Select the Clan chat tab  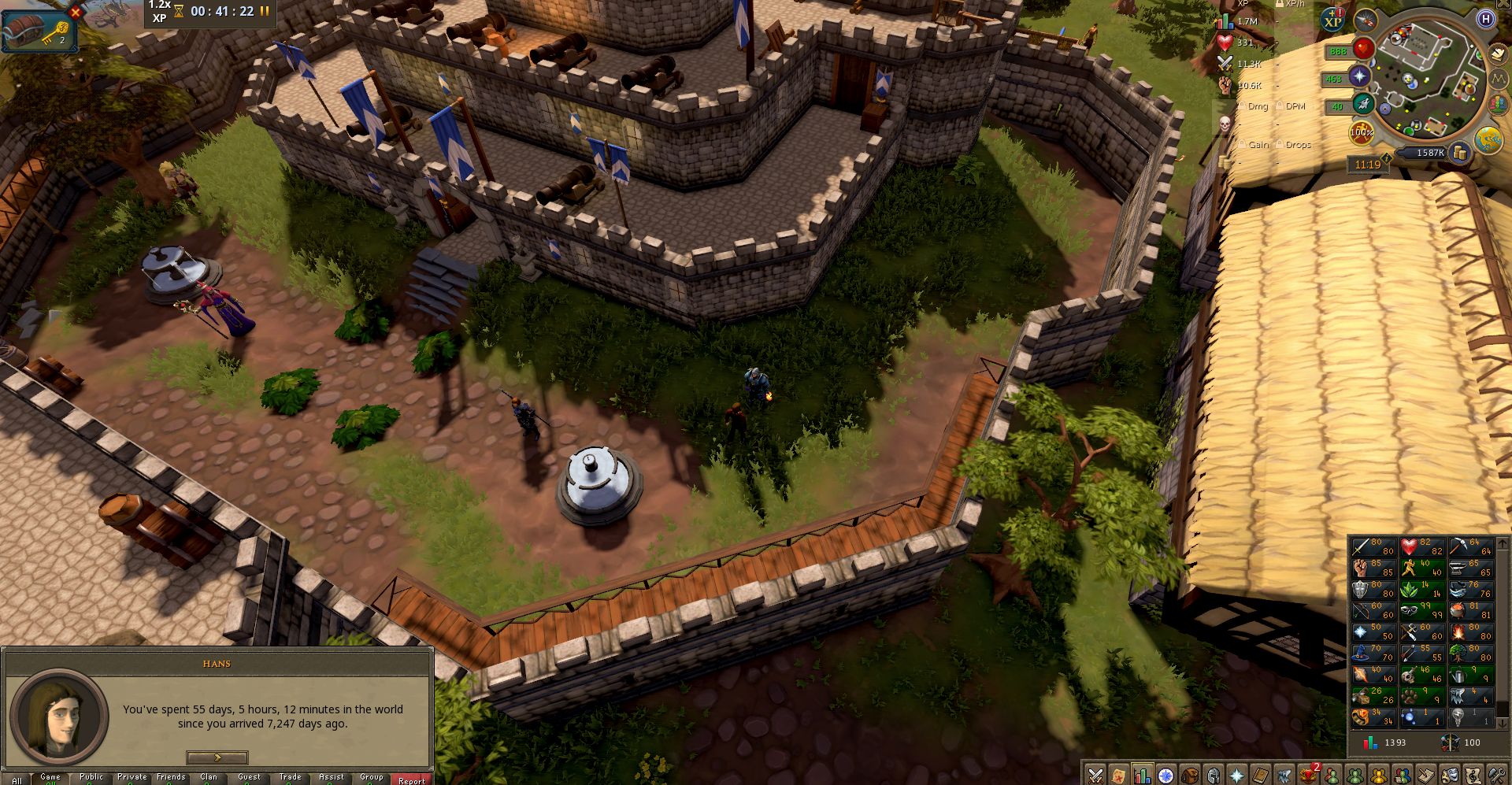[209, 777]
